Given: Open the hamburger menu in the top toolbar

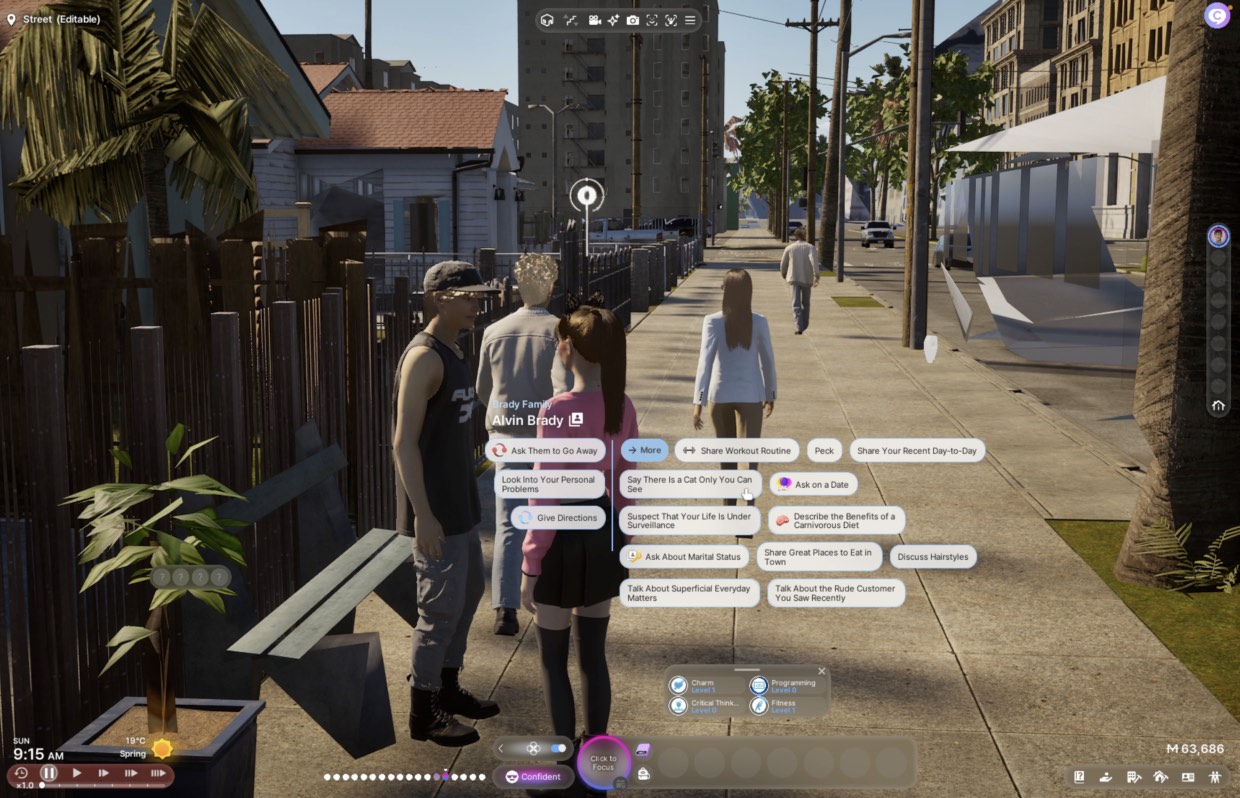Looking at the screenshot, I should pyautogui.click(x=690, y=20).
